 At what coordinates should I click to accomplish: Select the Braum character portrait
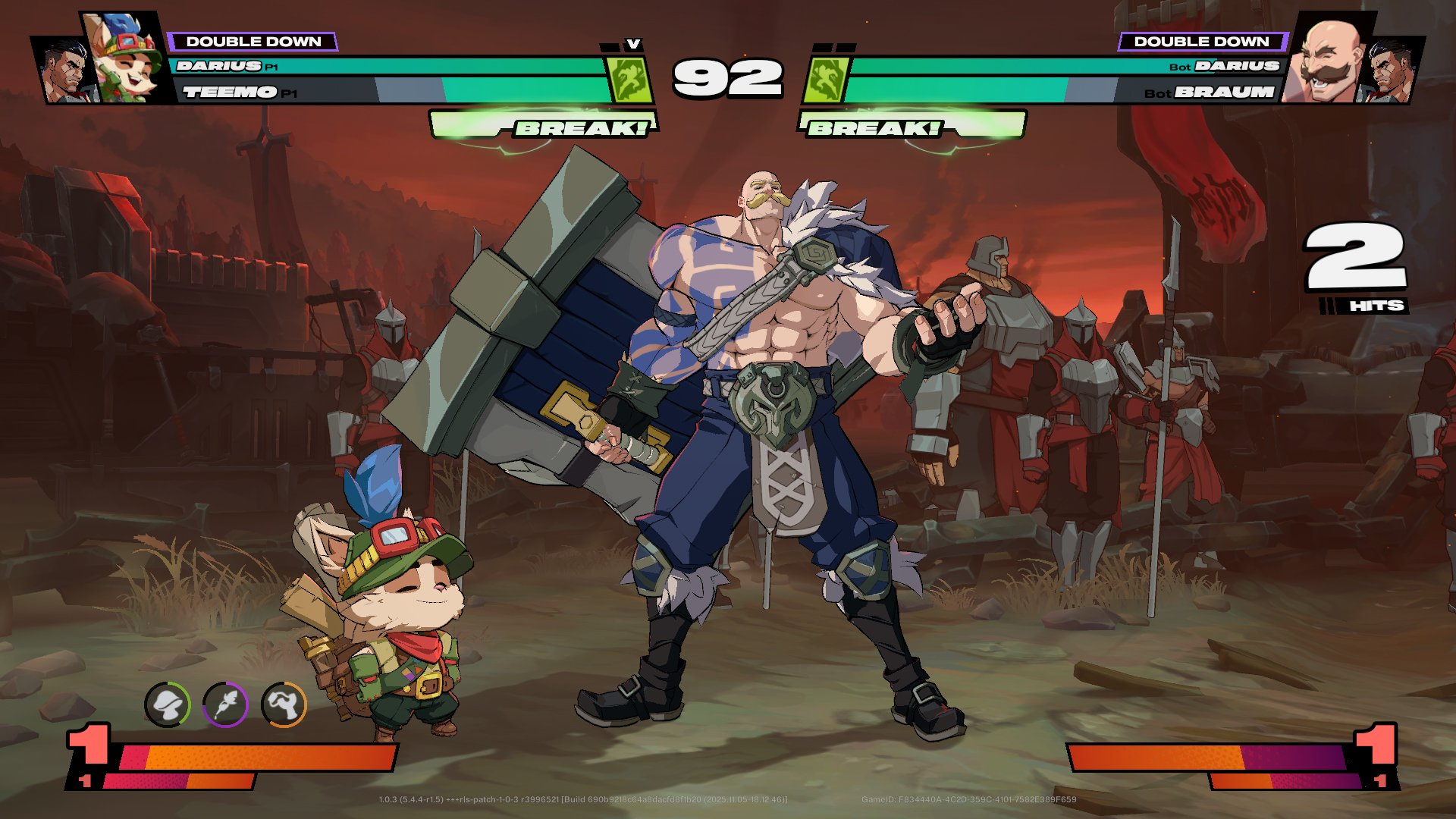click(x=1328, y=61)
